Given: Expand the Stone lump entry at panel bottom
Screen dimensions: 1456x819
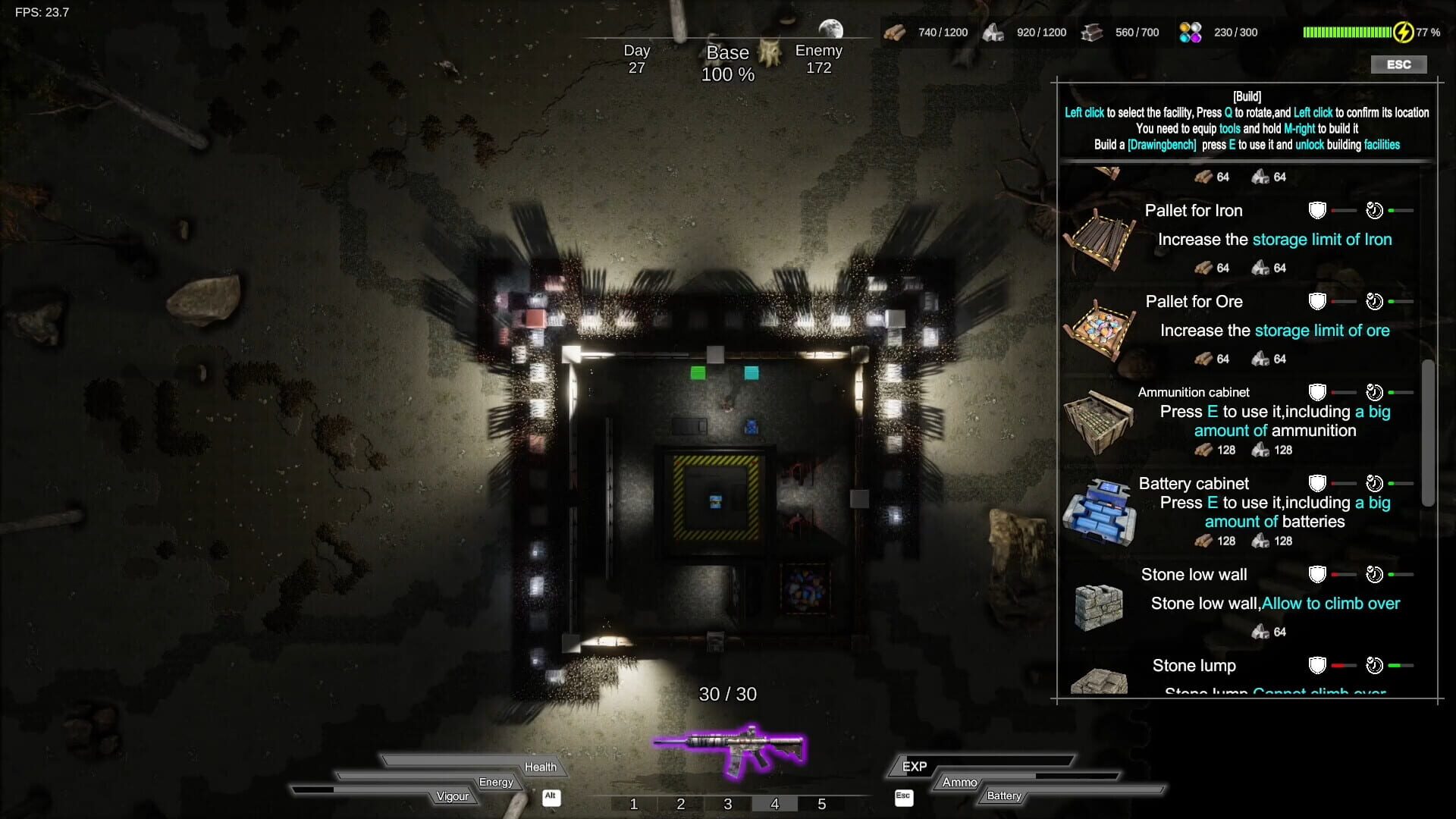Looking at the screenshot, I should pyautogui.click(x=1194, y=665).
